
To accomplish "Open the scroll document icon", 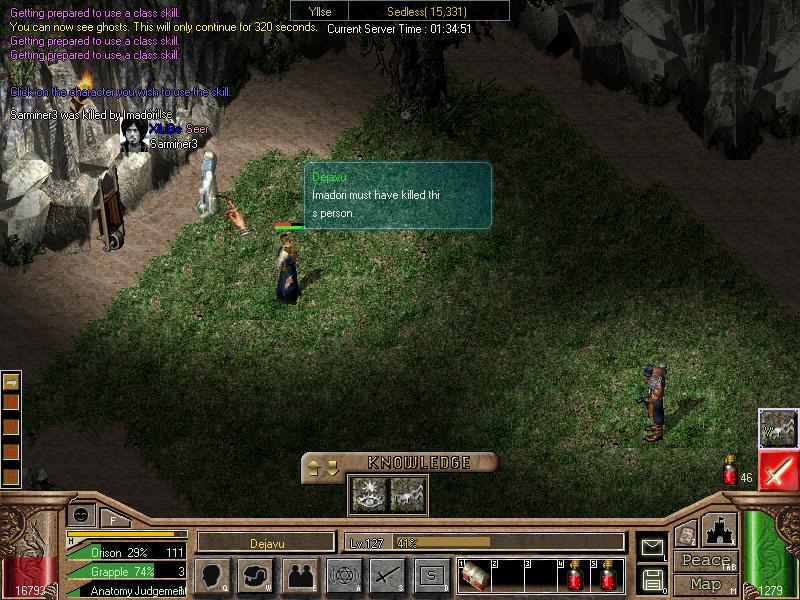I will pos(685,535).
